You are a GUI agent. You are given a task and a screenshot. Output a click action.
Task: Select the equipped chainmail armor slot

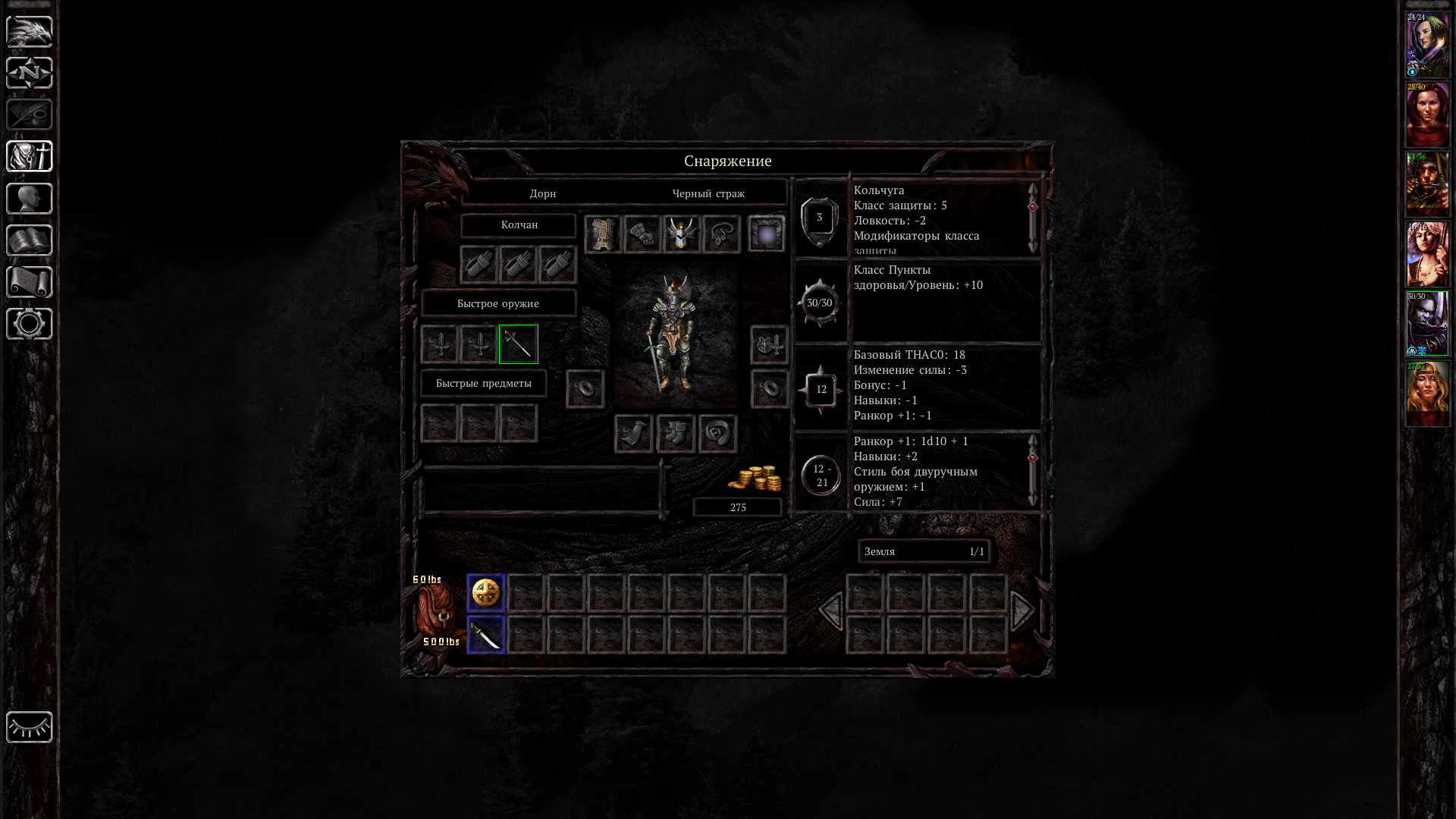pos(603,234)
